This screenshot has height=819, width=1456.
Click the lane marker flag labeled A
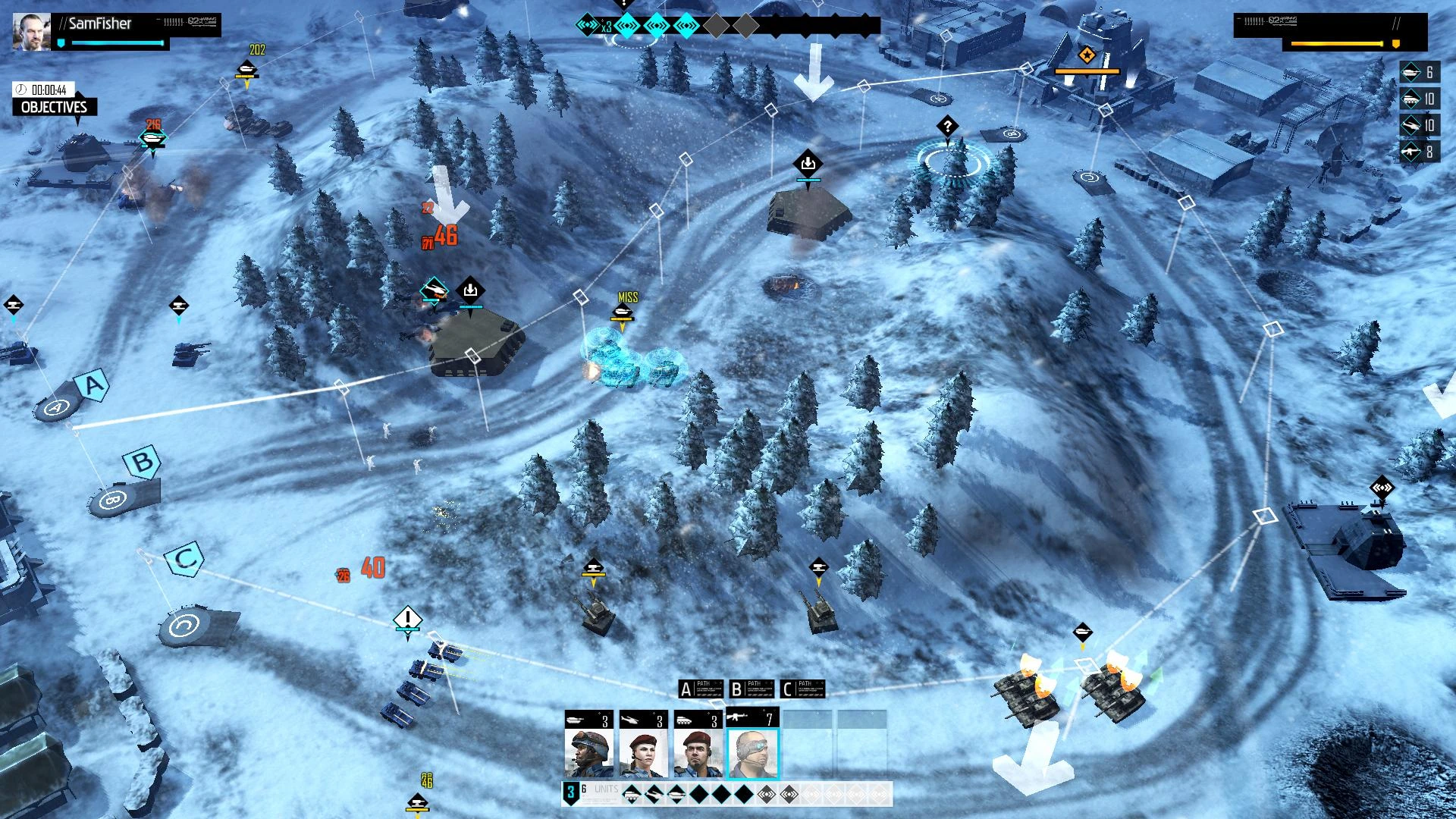91,387
